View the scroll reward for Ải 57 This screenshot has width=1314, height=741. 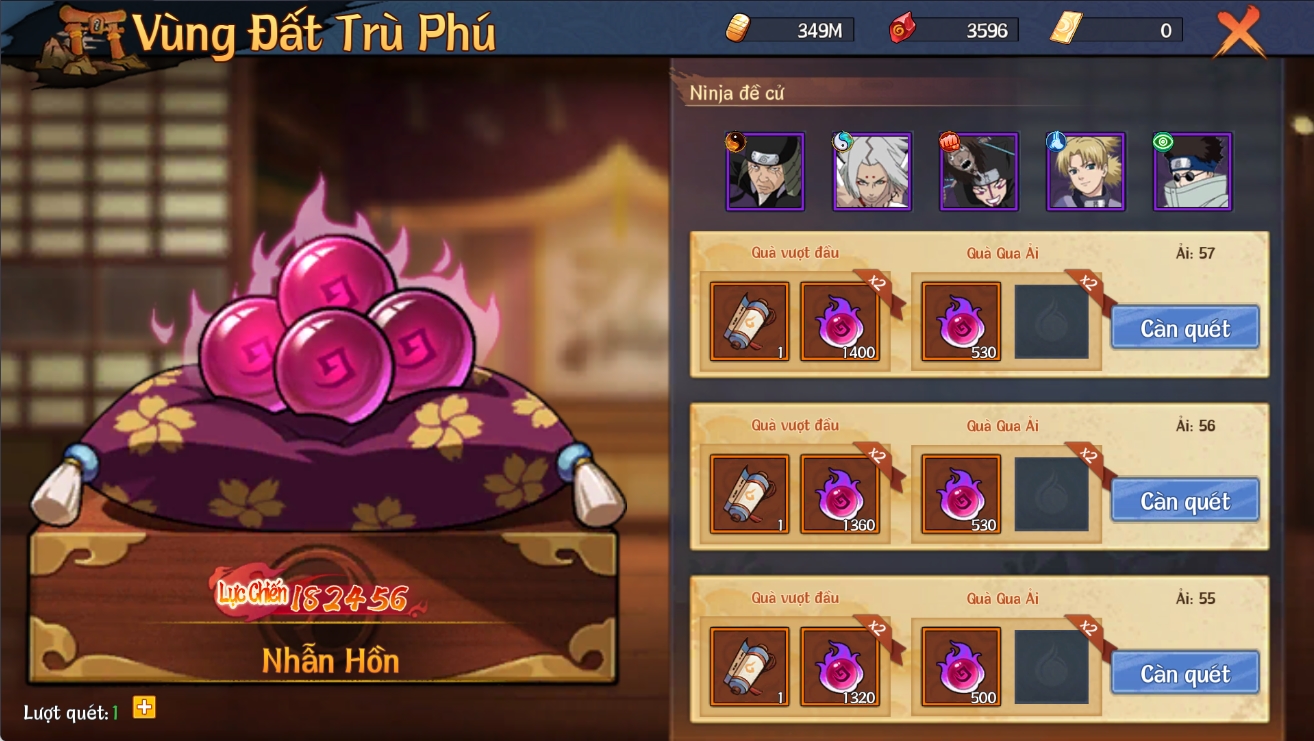[750, 321]
